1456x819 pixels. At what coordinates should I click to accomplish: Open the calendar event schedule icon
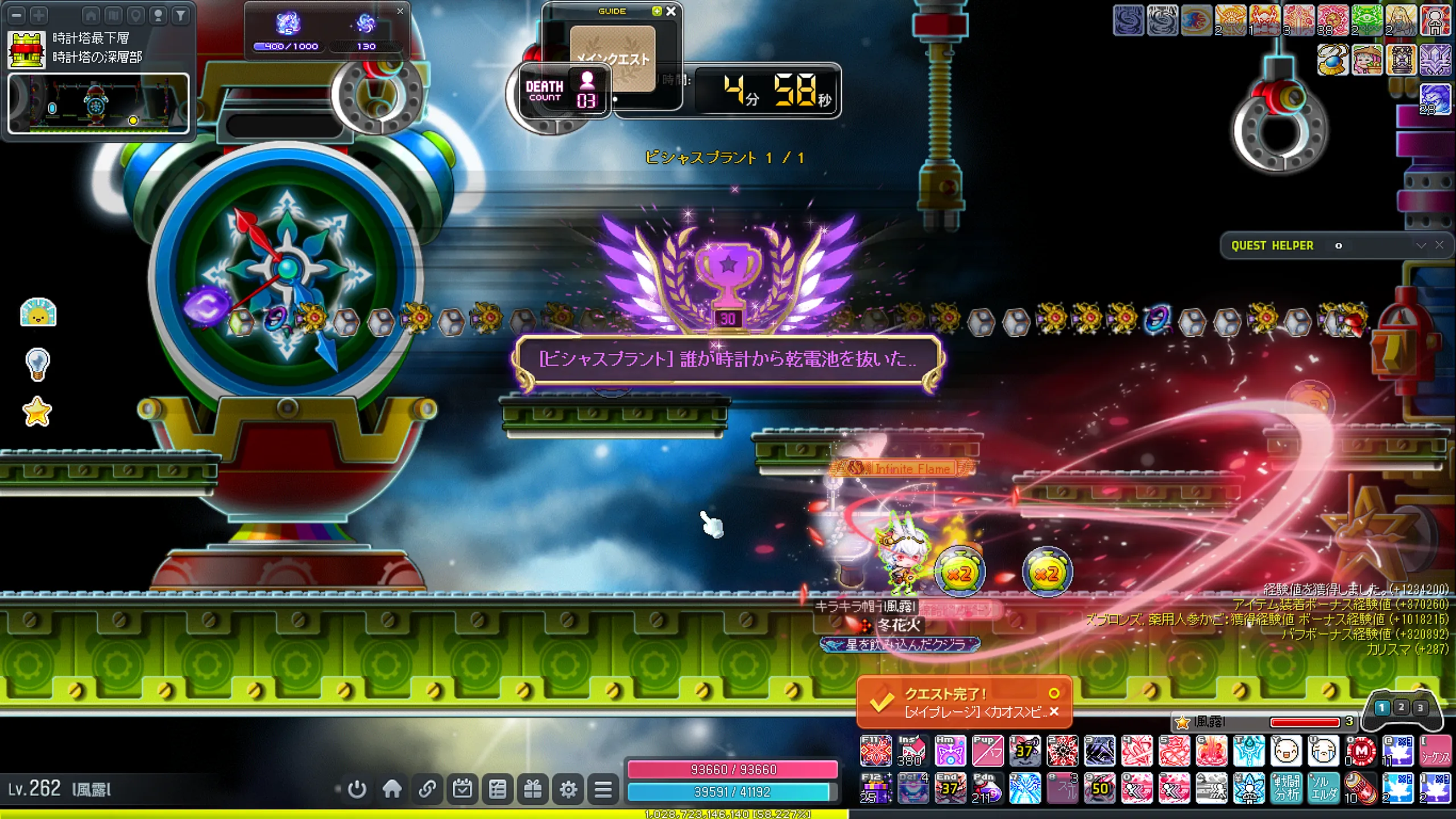click(462, 789)
